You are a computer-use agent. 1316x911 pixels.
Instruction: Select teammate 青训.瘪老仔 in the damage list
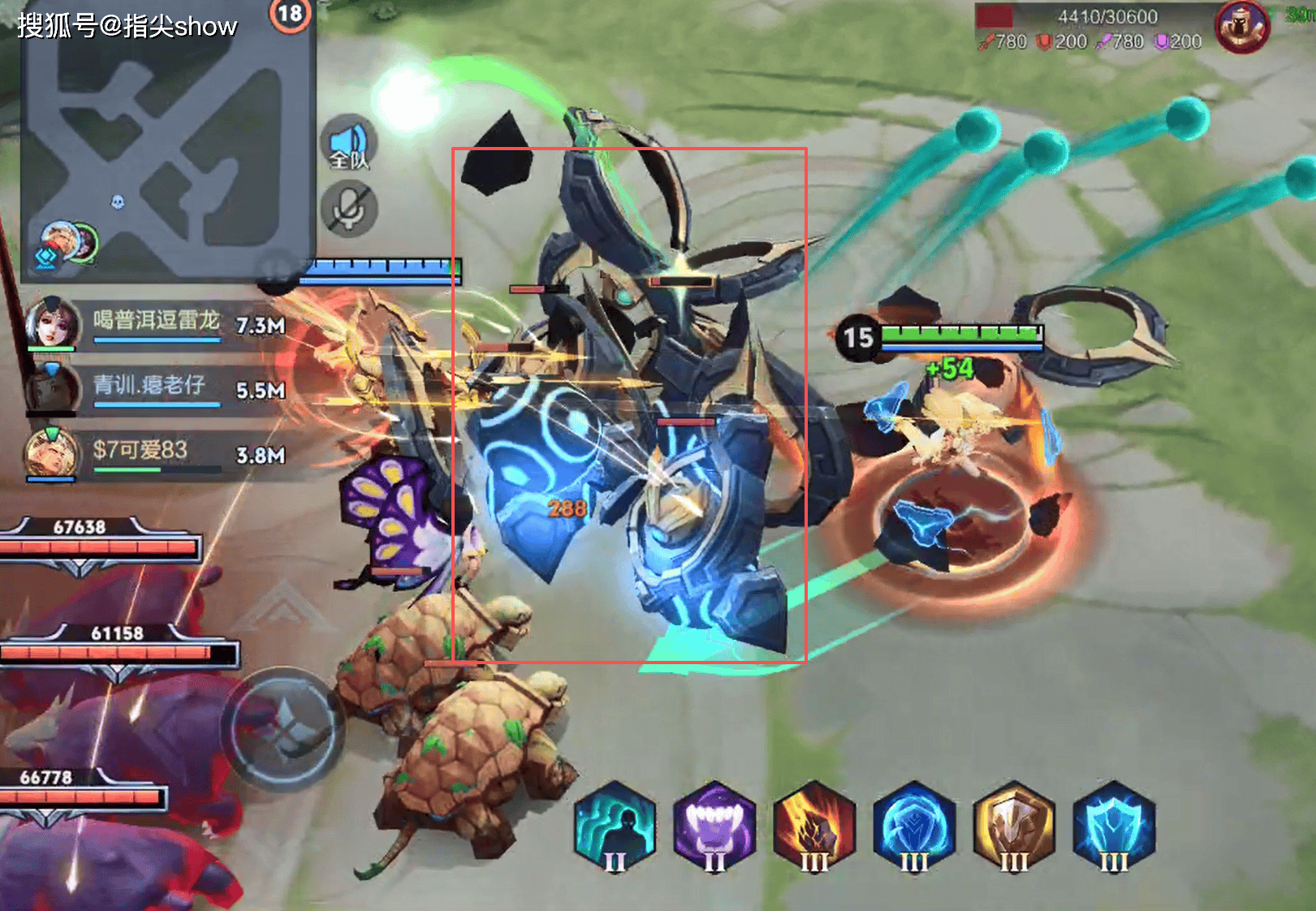(154, 387)
